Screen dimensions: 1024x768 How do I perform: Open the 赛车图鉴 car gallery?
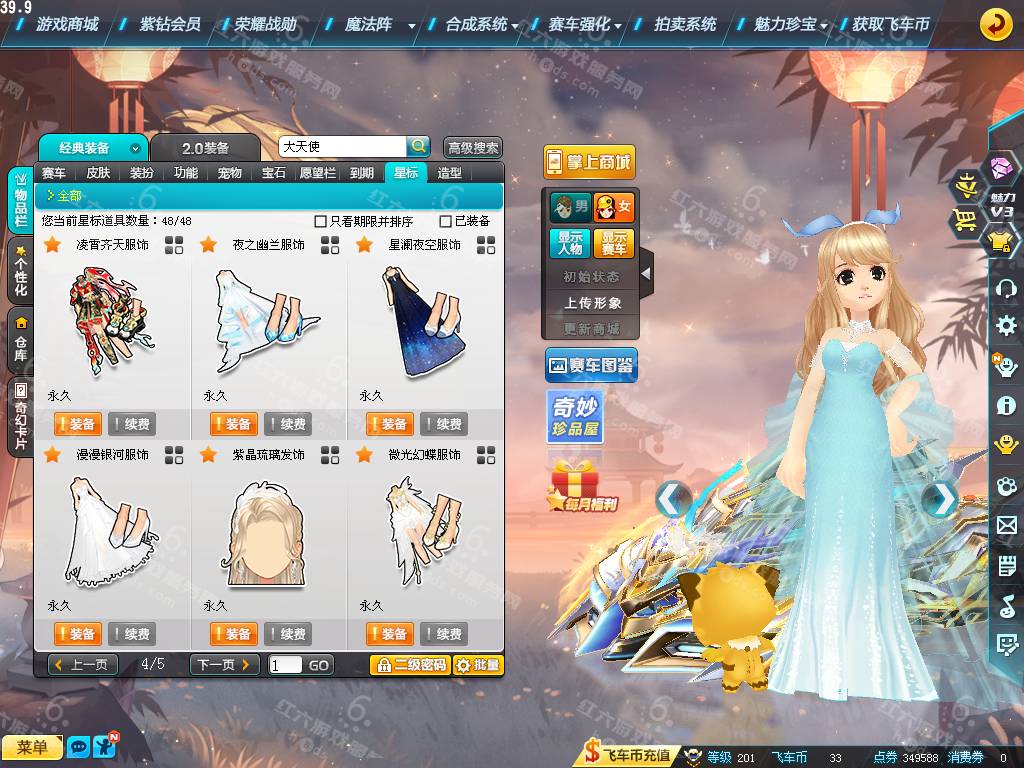(591, 366)
